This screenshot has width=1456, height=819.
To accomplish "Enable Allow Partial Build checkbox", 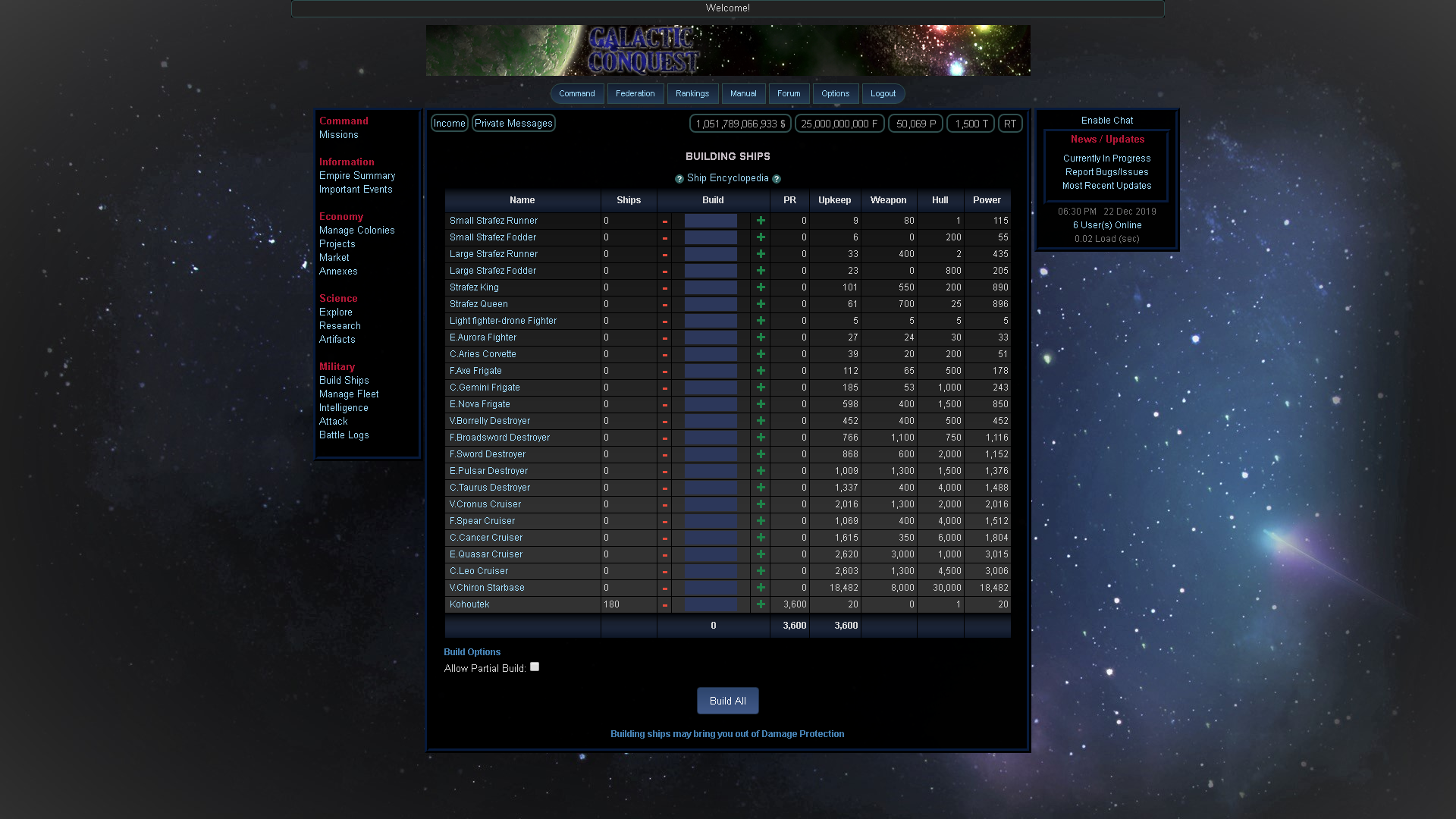I will (535, 667).
